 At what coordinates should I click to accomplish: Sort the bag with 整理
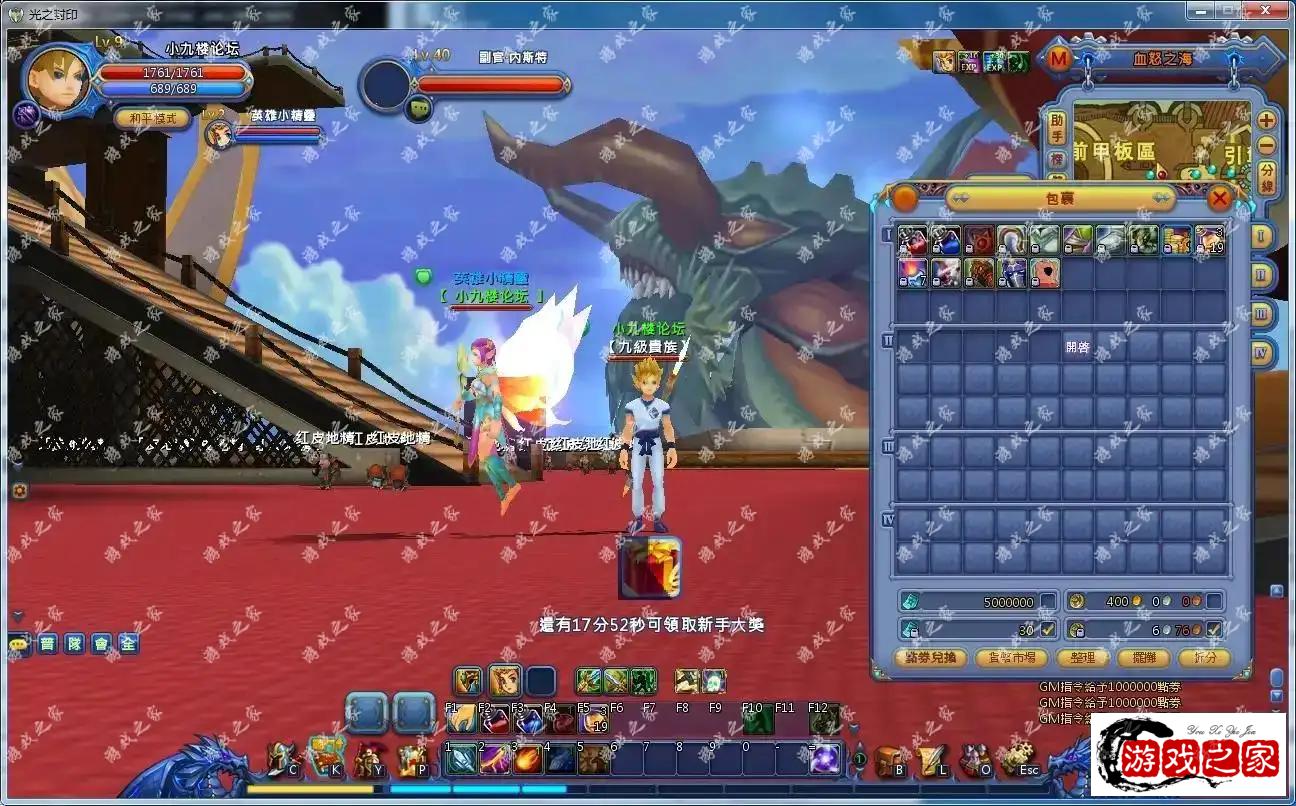click(1082, 657)
